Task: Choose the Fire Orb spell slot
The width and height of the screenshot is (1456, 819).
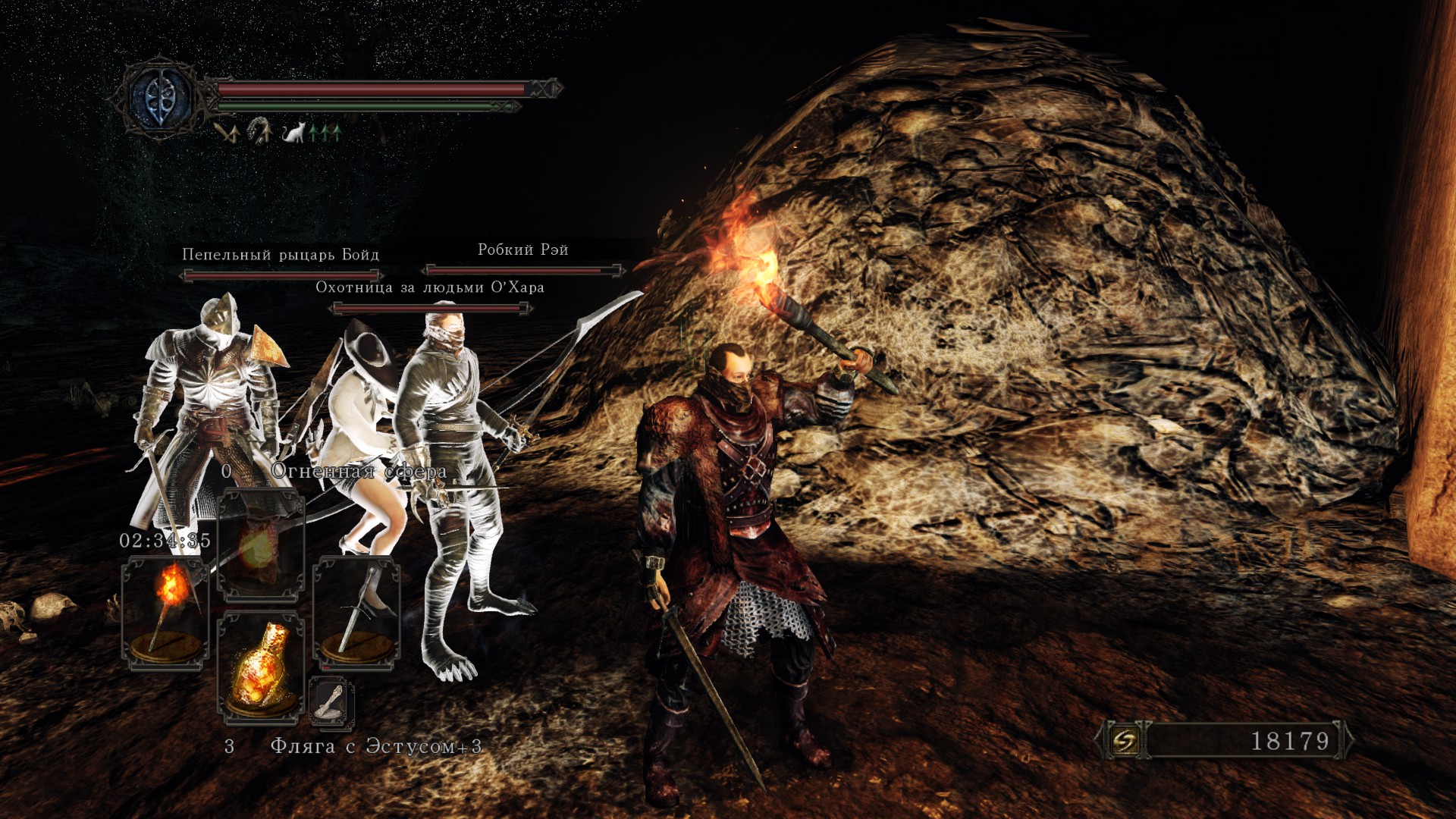Action: [x=260, y=544]
